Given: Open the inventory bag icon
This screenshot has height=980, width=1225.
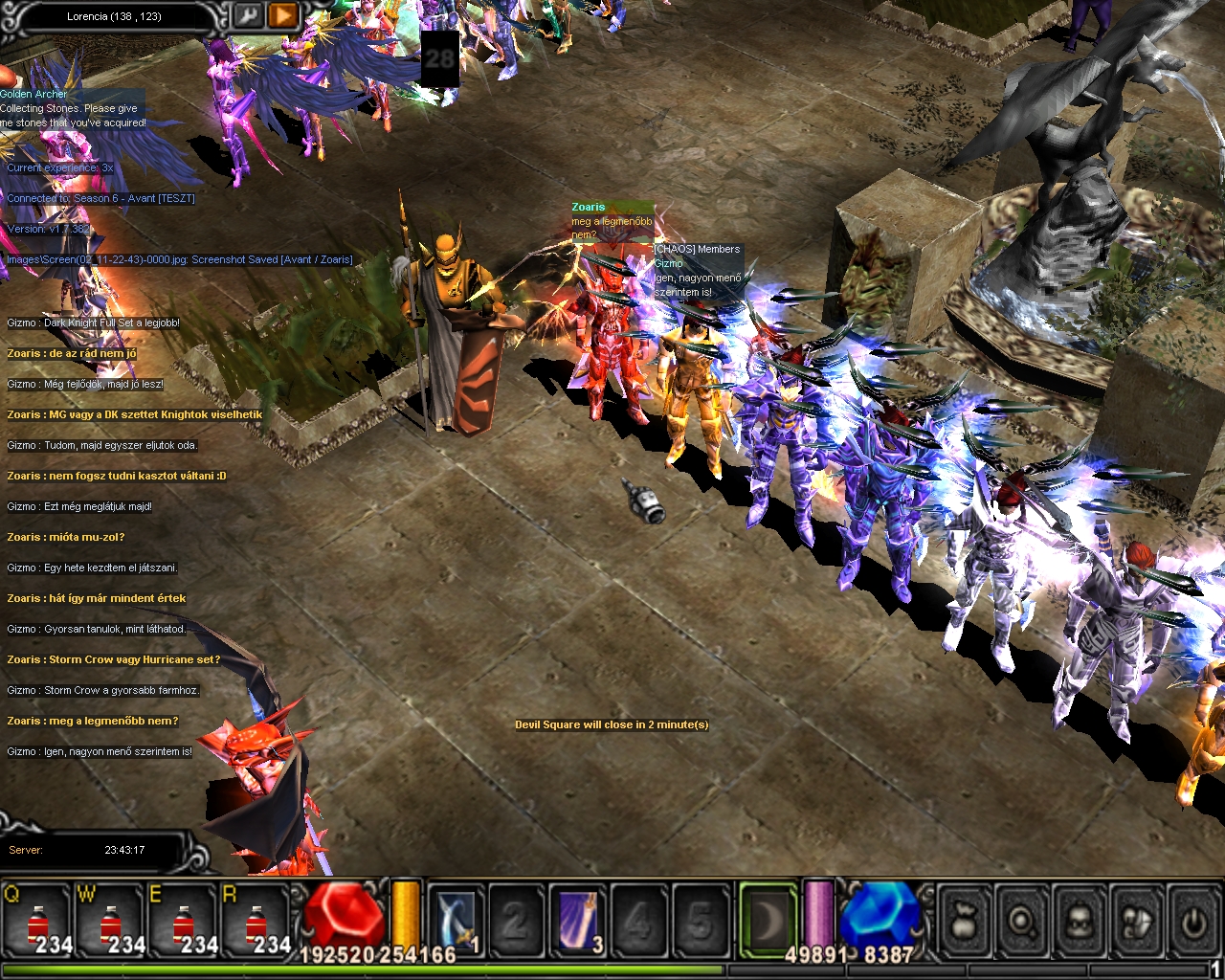Looking at the screenshot, I should [x=964, y=919].
